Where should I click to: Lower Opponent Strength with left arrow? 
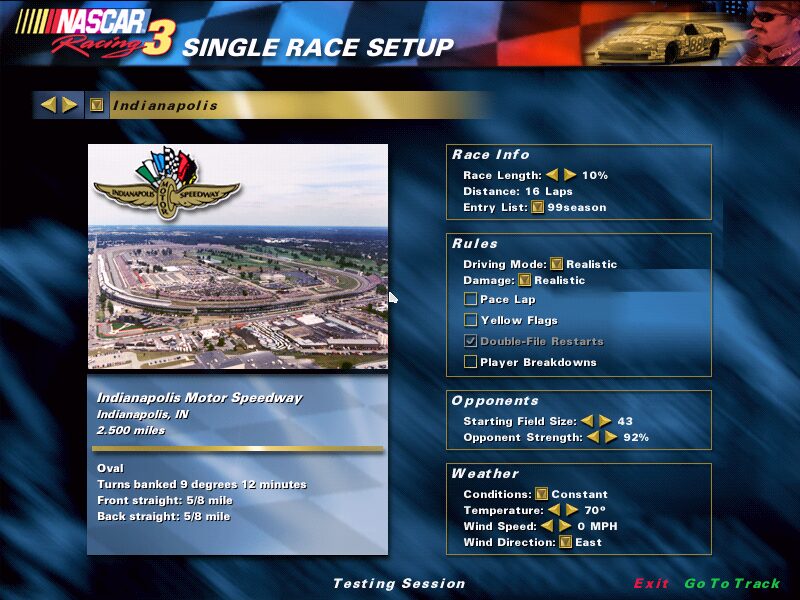593,438
